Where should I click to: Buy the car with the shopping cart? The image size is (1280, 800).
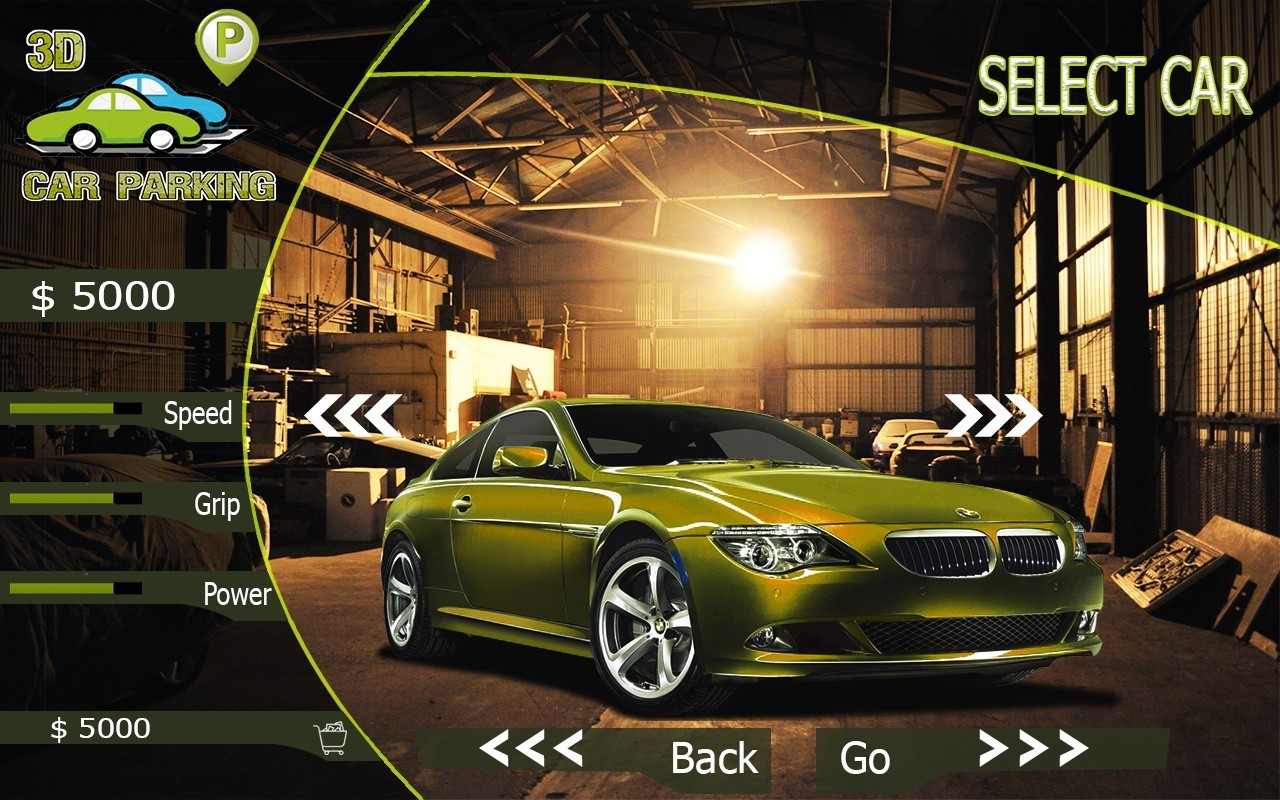331,738
